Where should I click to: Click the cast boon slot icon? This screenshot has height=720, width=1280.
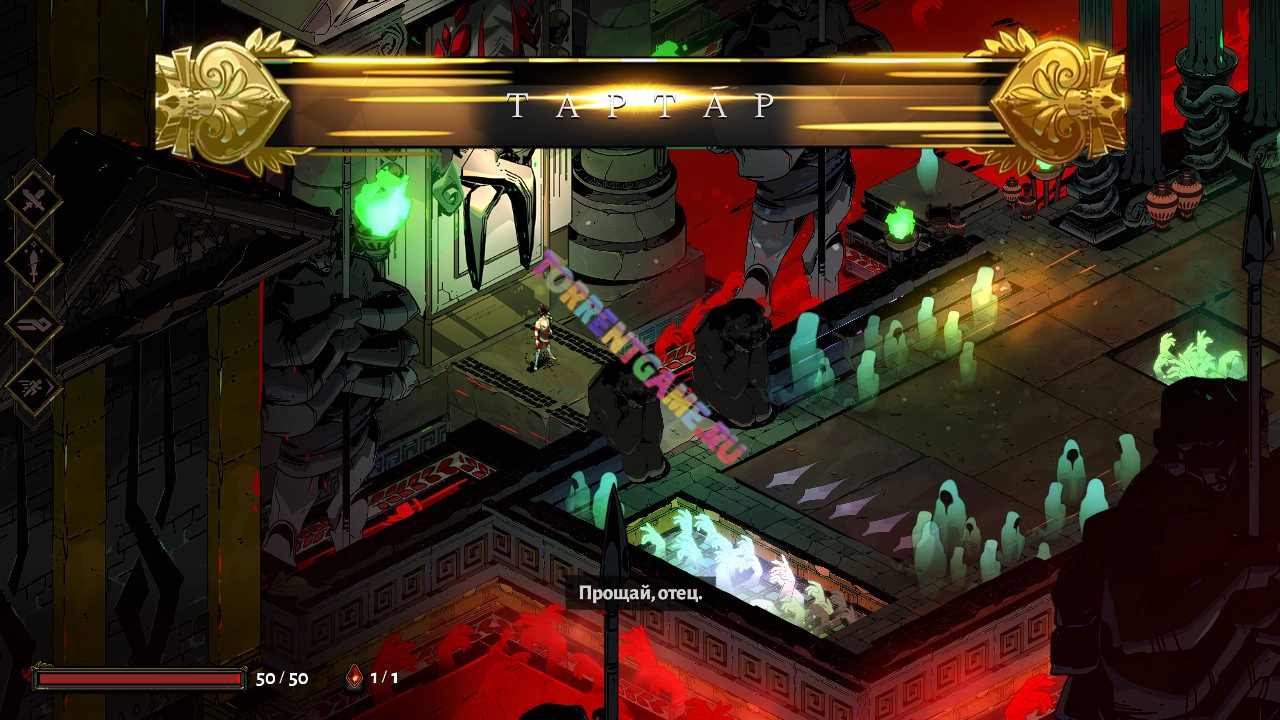[x=34, y=325]
